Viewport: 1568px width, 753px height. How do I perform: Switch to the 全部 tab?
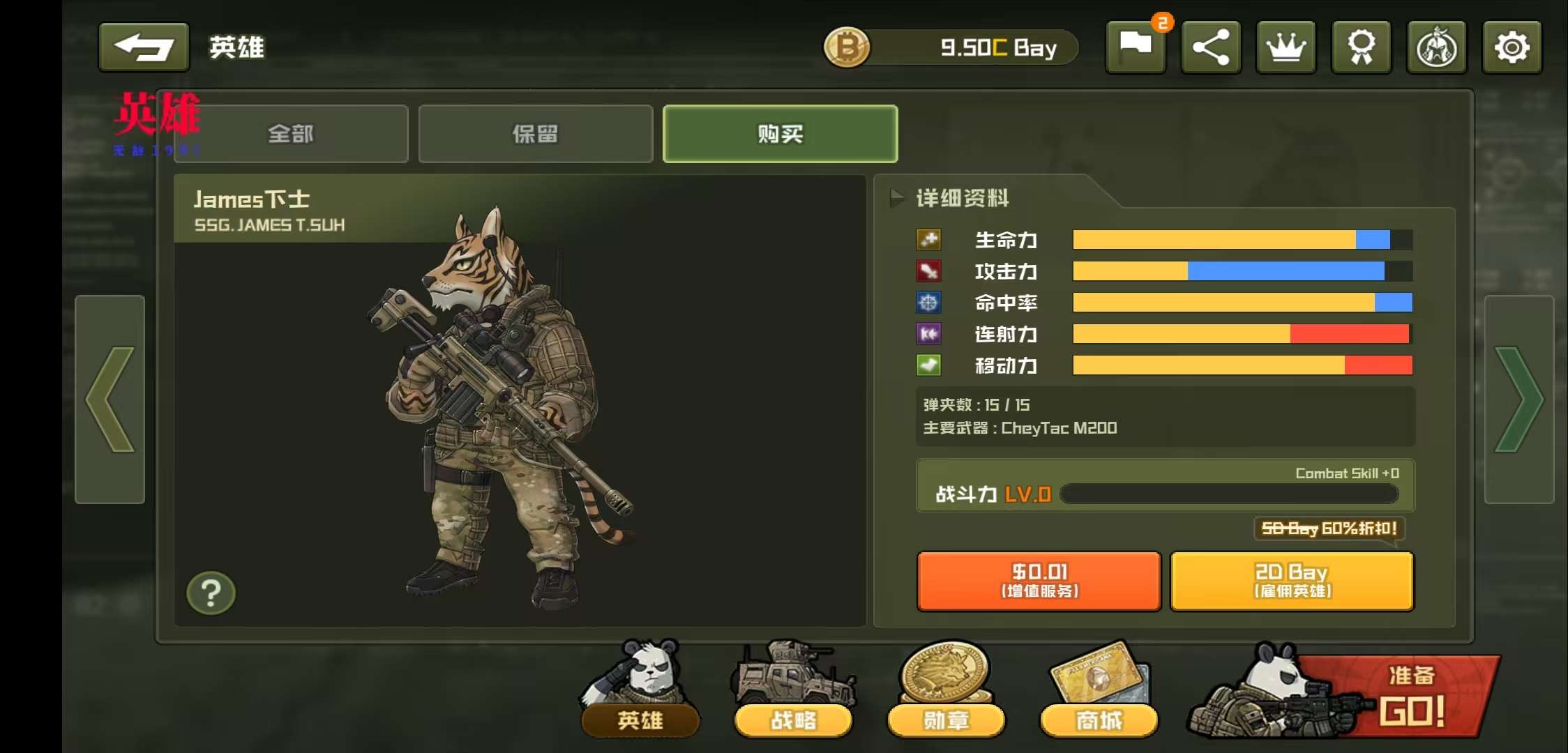[292, 134]
